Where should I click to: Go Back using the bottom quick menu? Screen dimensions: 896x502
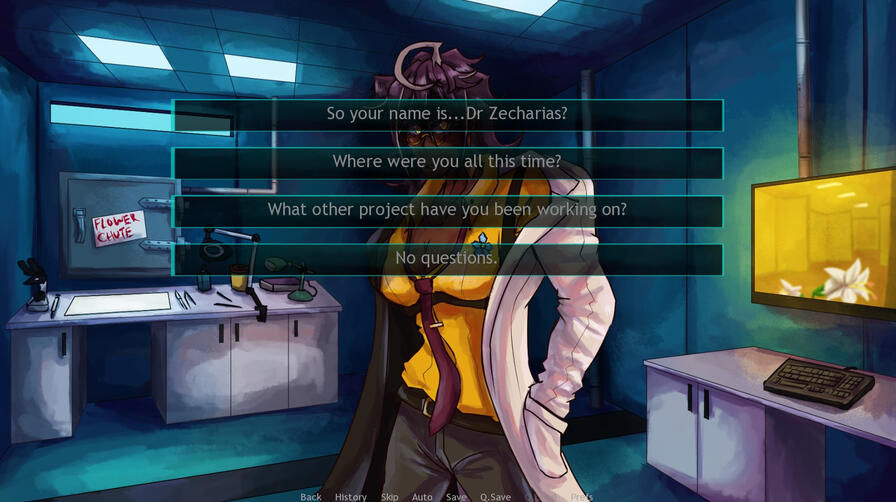(311, 497)
